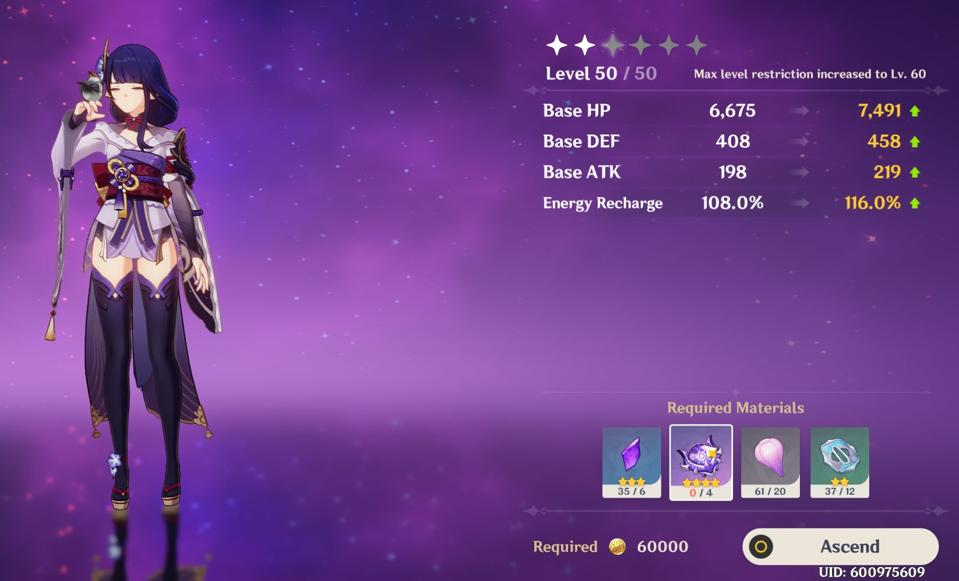Viewport: 959px width, 581px height.
Task: Click the Ascend button
Action: [x=840, y=546]
